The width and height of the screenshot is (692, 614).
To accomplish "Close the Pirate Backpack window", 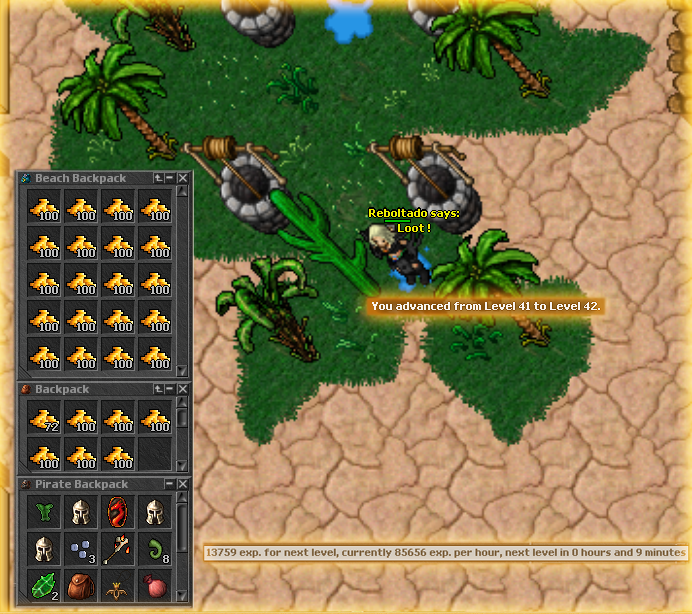I will pyautogui.click(x=183, y=484).
